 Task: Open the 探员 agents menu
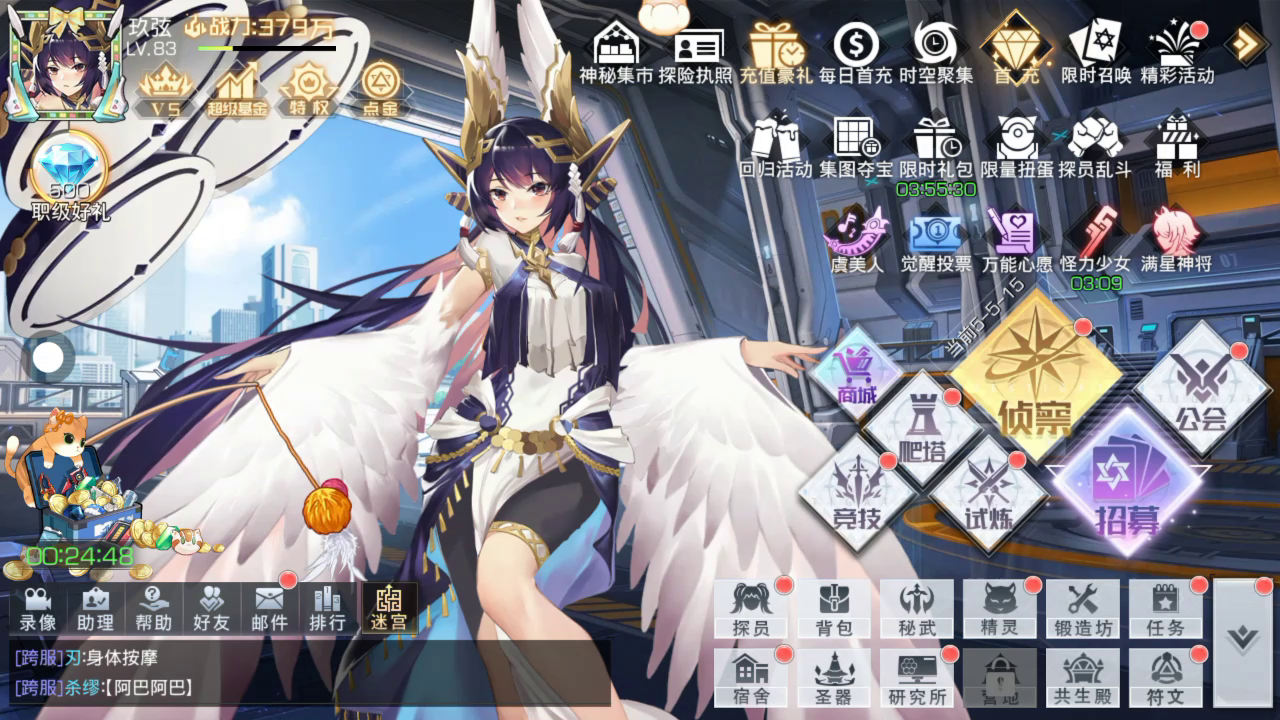tap(750, 608)
